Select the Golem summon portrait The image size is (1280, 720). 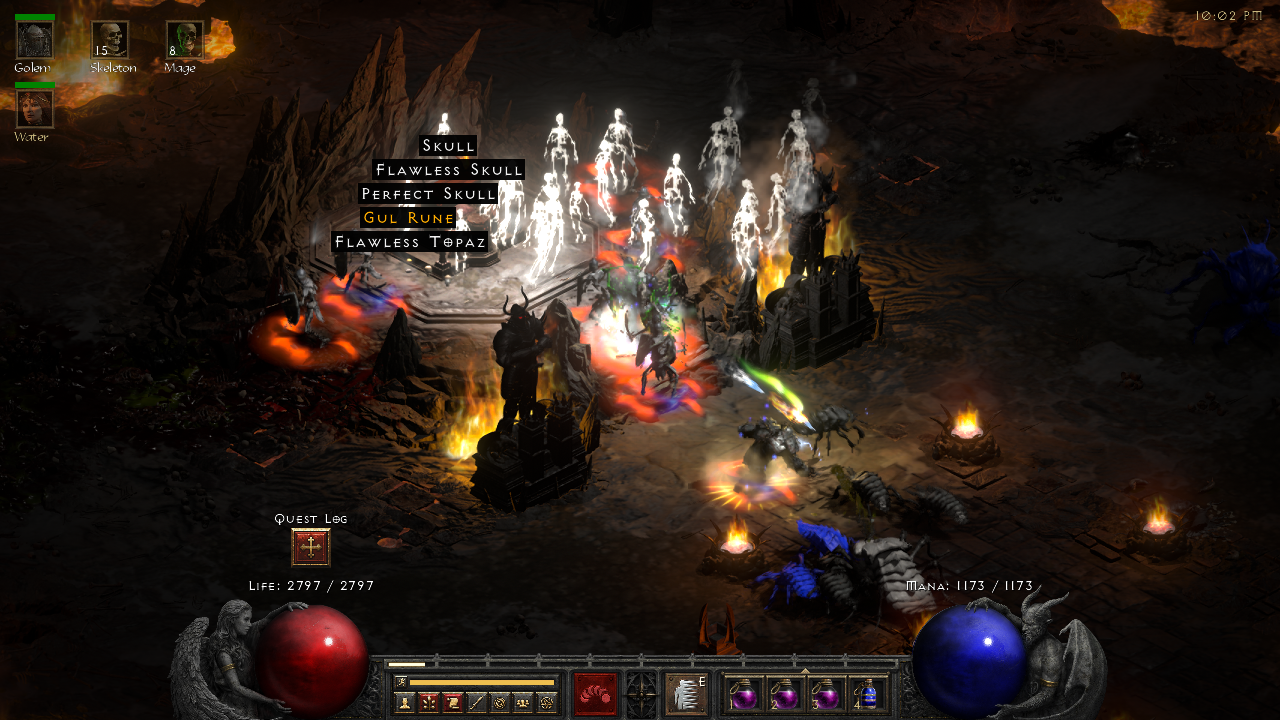(34, 40)
